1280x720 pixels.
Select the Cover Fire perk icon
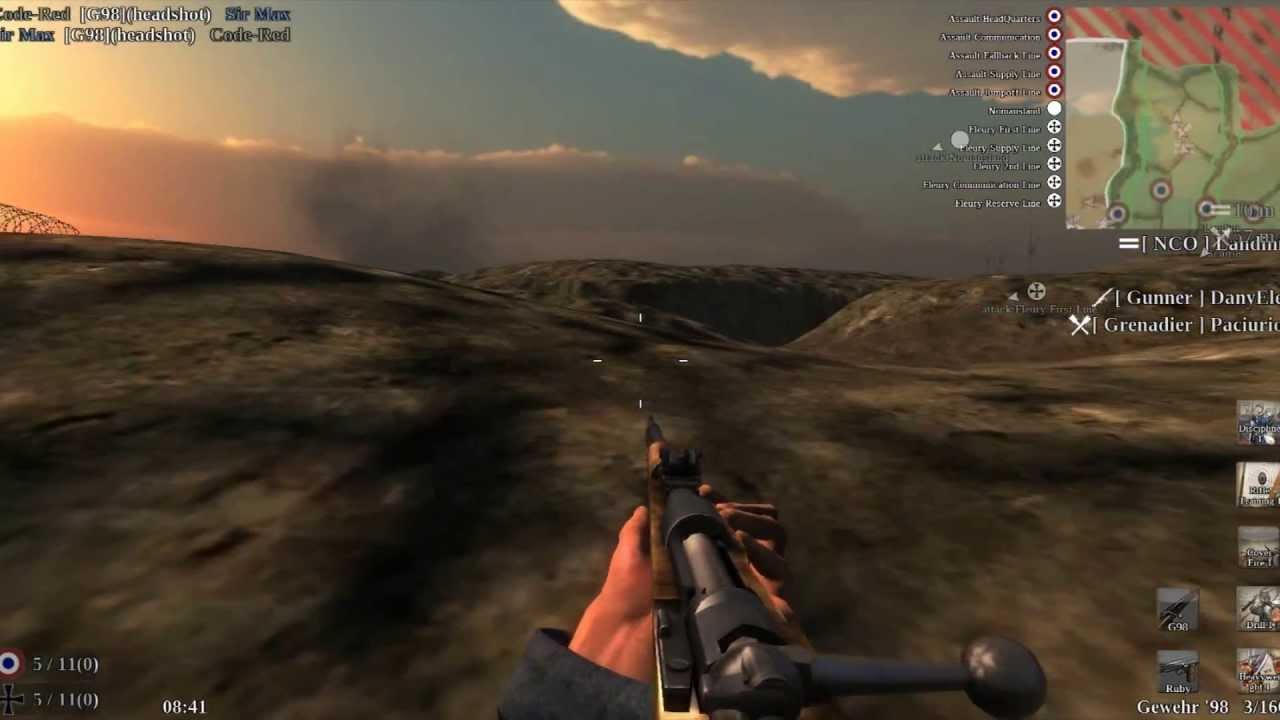tap(1258, 546)
